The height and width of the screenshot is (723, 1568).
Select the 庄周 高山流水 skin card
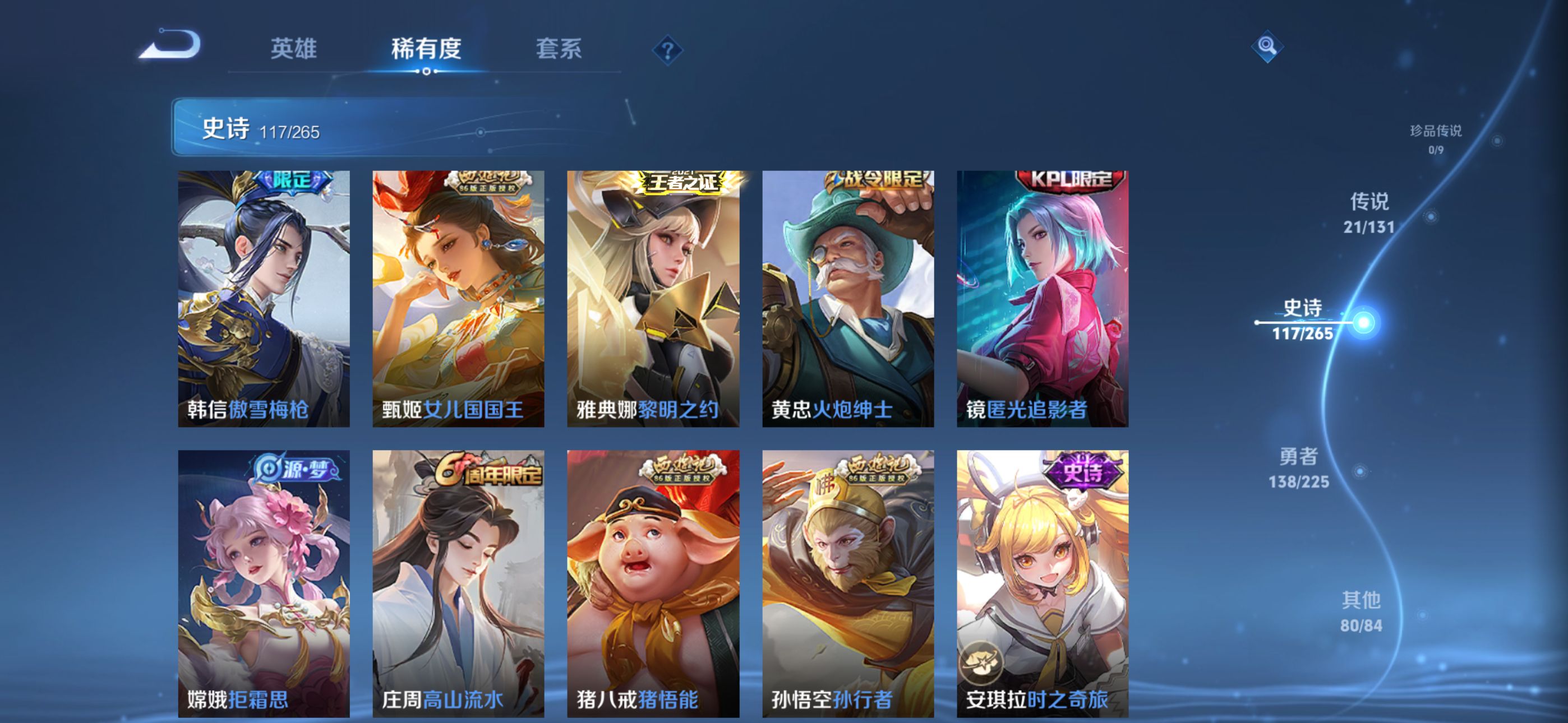point(458,583)
